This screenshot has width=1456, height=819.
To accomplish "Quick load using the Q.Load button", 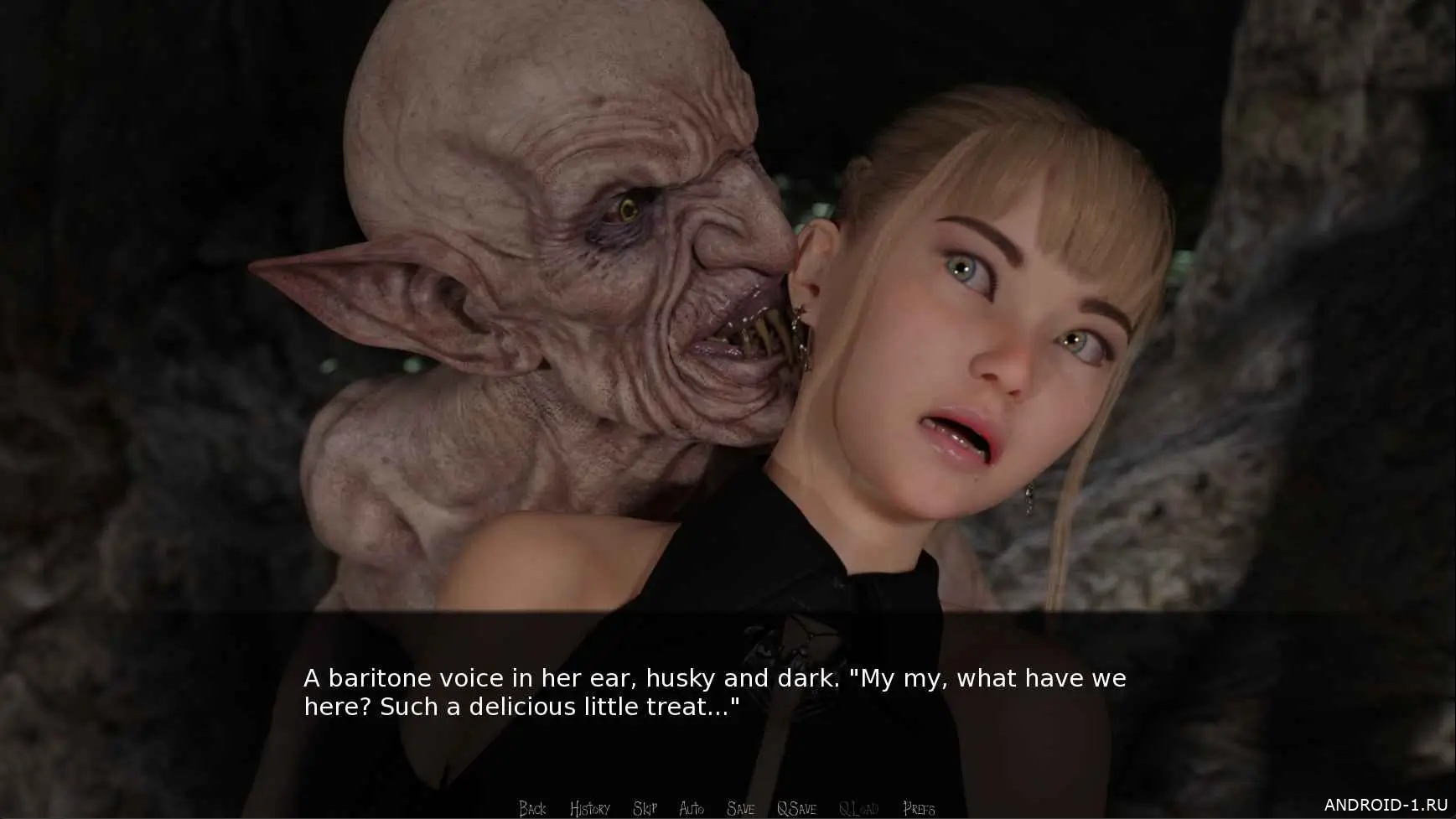I will (x=858, y=808).
